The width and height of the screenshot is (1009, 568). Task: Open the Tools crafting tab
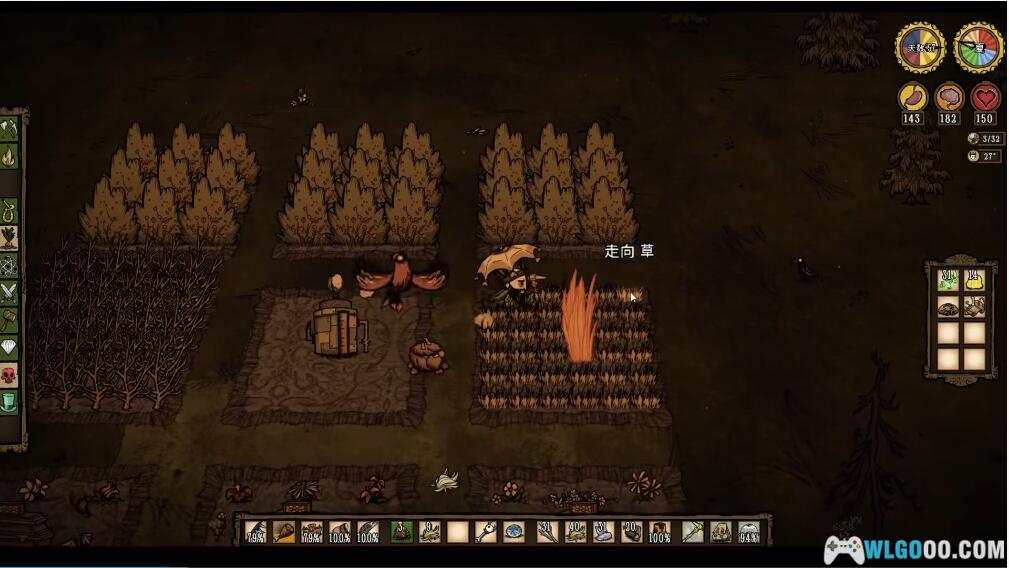pos(9,129)
